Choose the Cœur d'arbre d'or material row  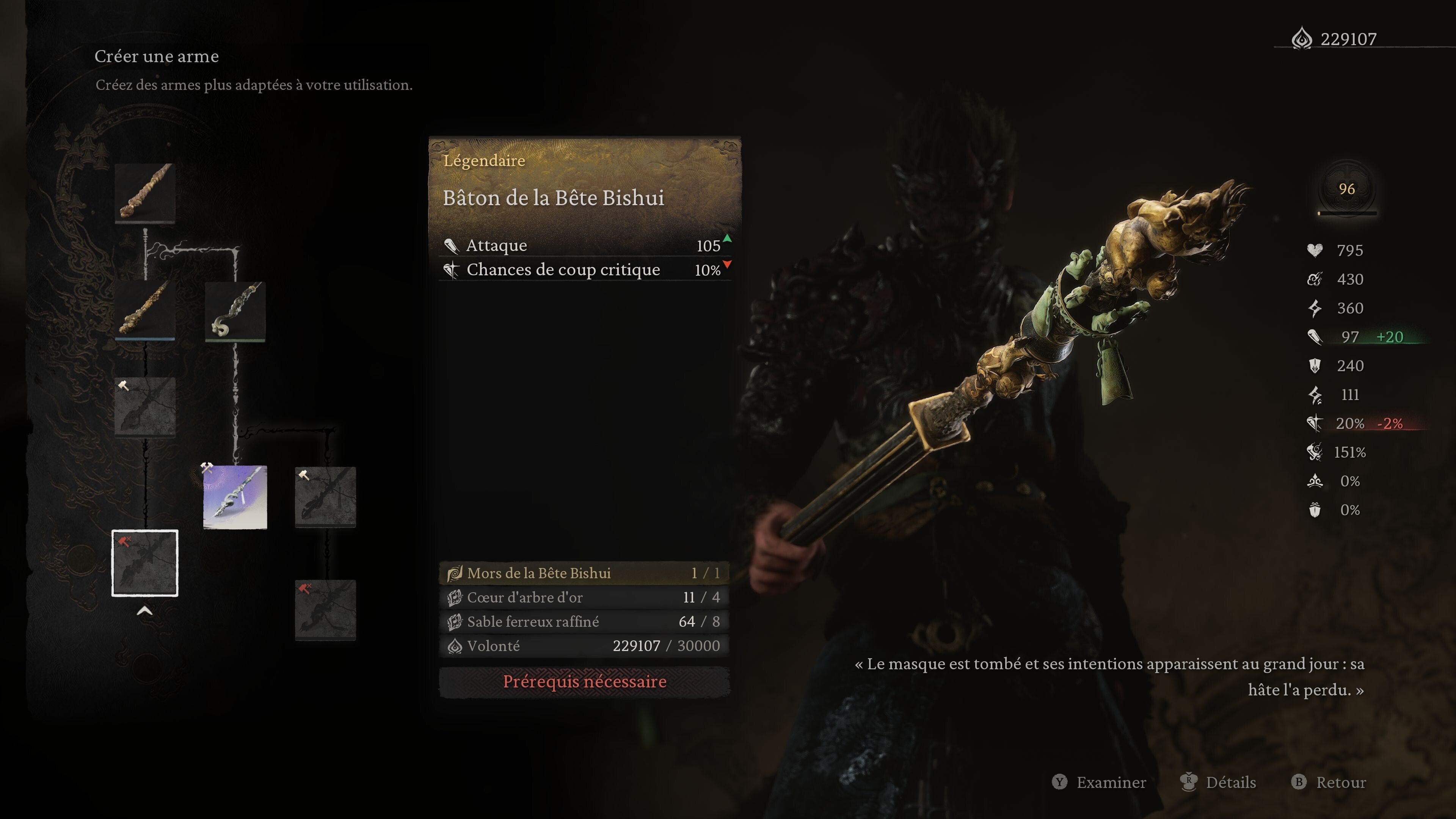584,598
